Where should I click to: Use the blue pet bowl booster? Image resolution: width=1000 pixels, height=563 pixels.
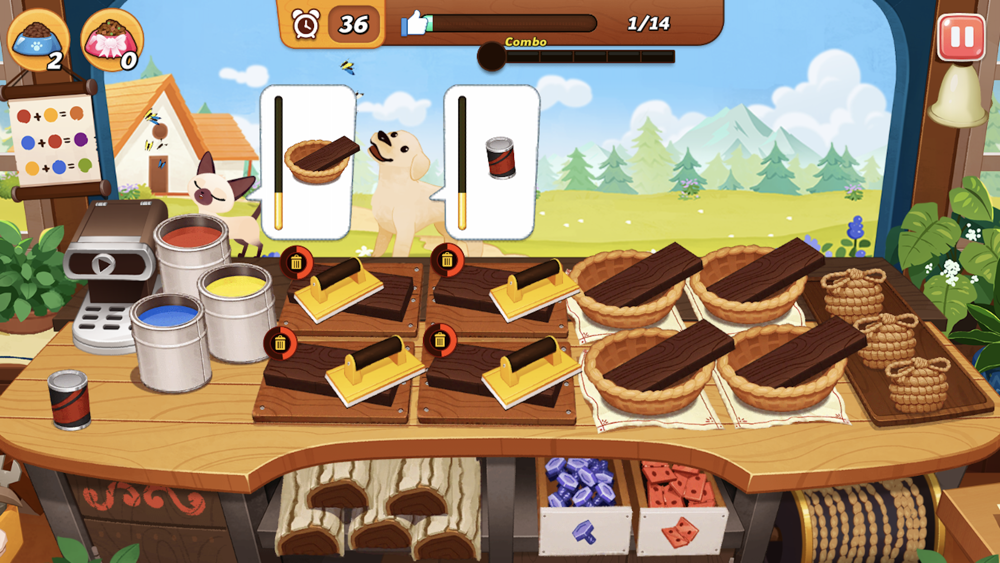click(38, 40)
